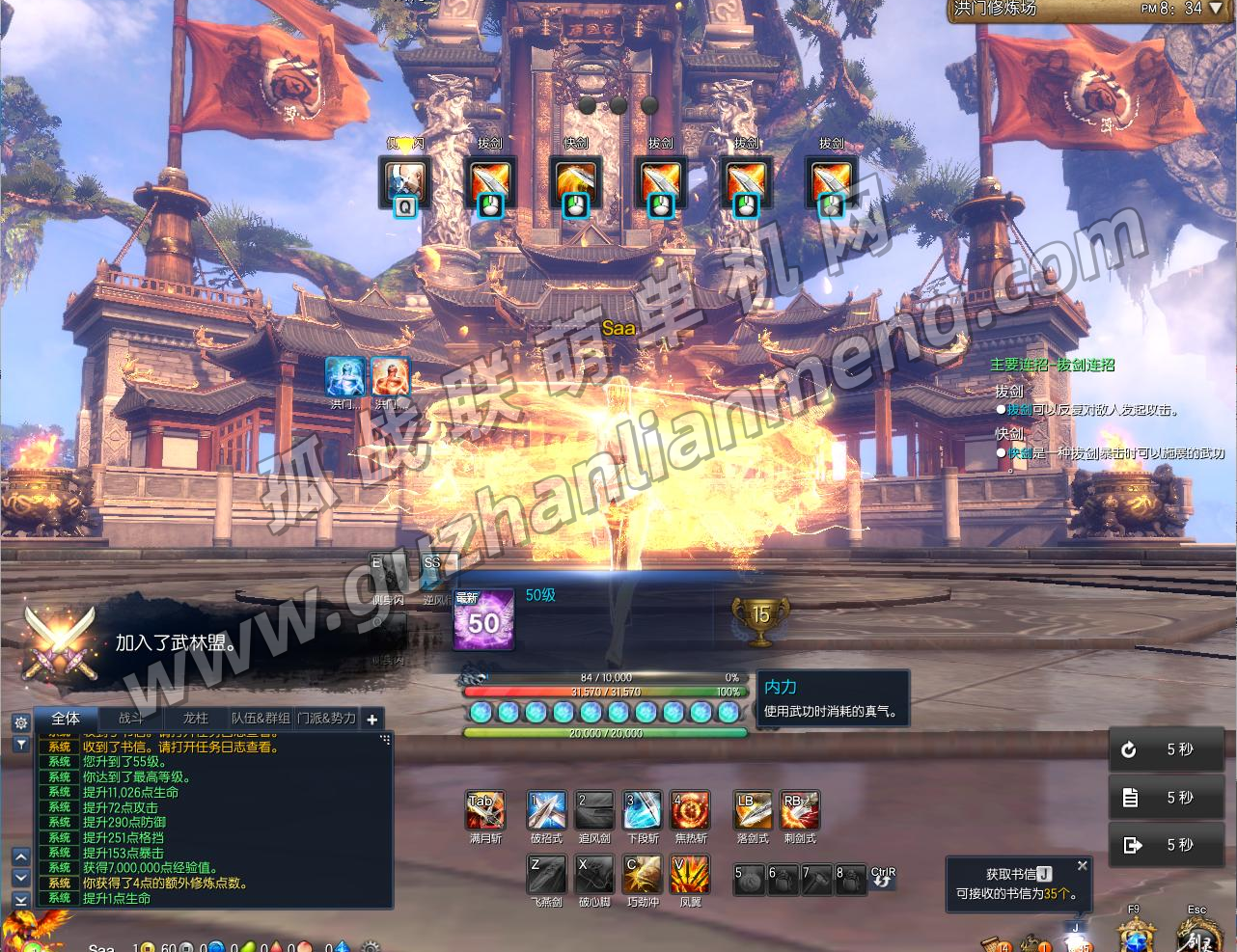Activate the 凤翼 skill icon
Screen dimensions: 1237x952
691,876
